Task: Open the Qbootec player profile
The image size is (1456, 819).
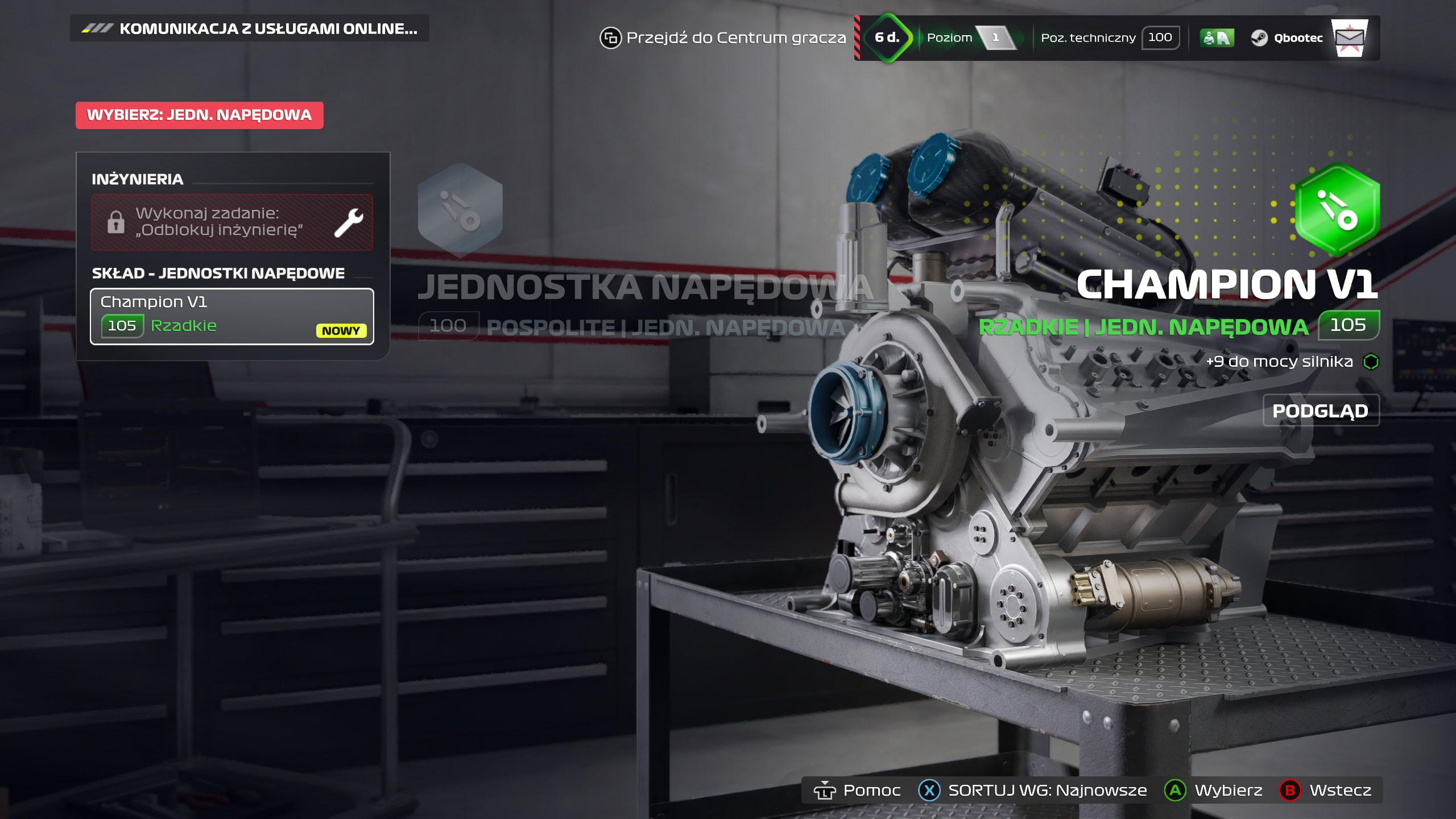Action: (1287, 38)
